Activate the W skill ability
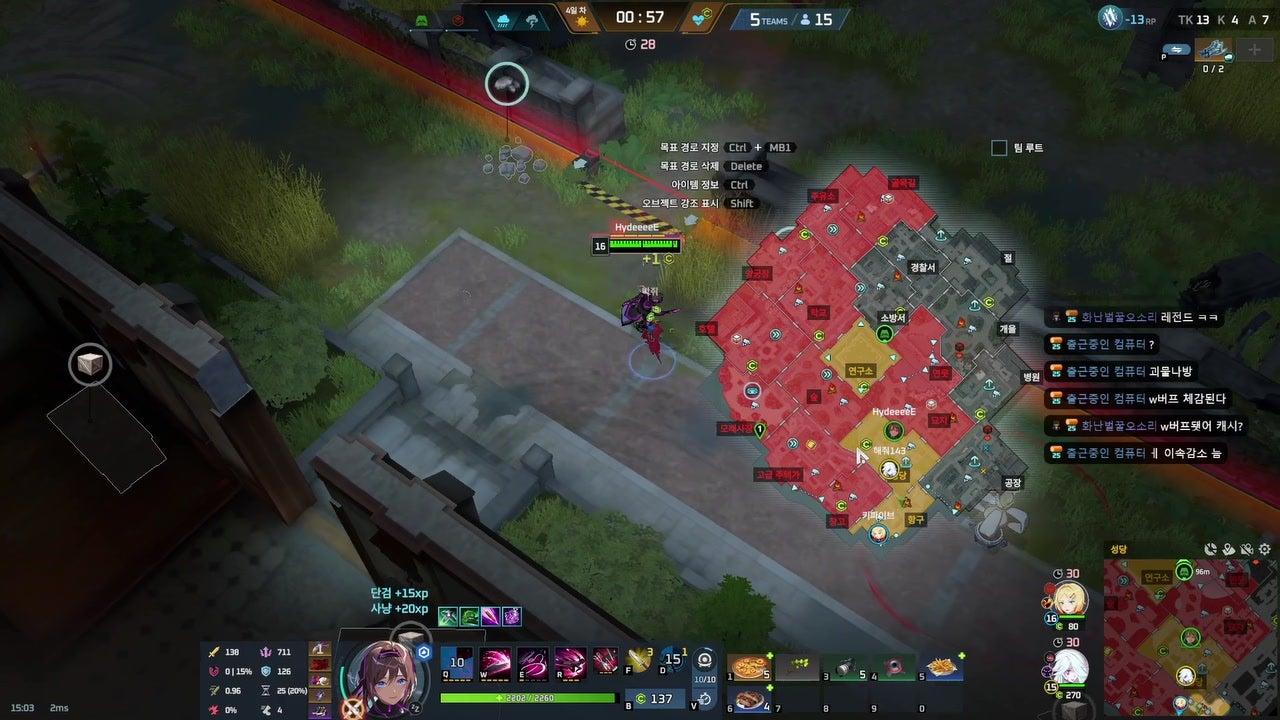The height and width of the screenshot is (720, 1280). tap(496, 662)
